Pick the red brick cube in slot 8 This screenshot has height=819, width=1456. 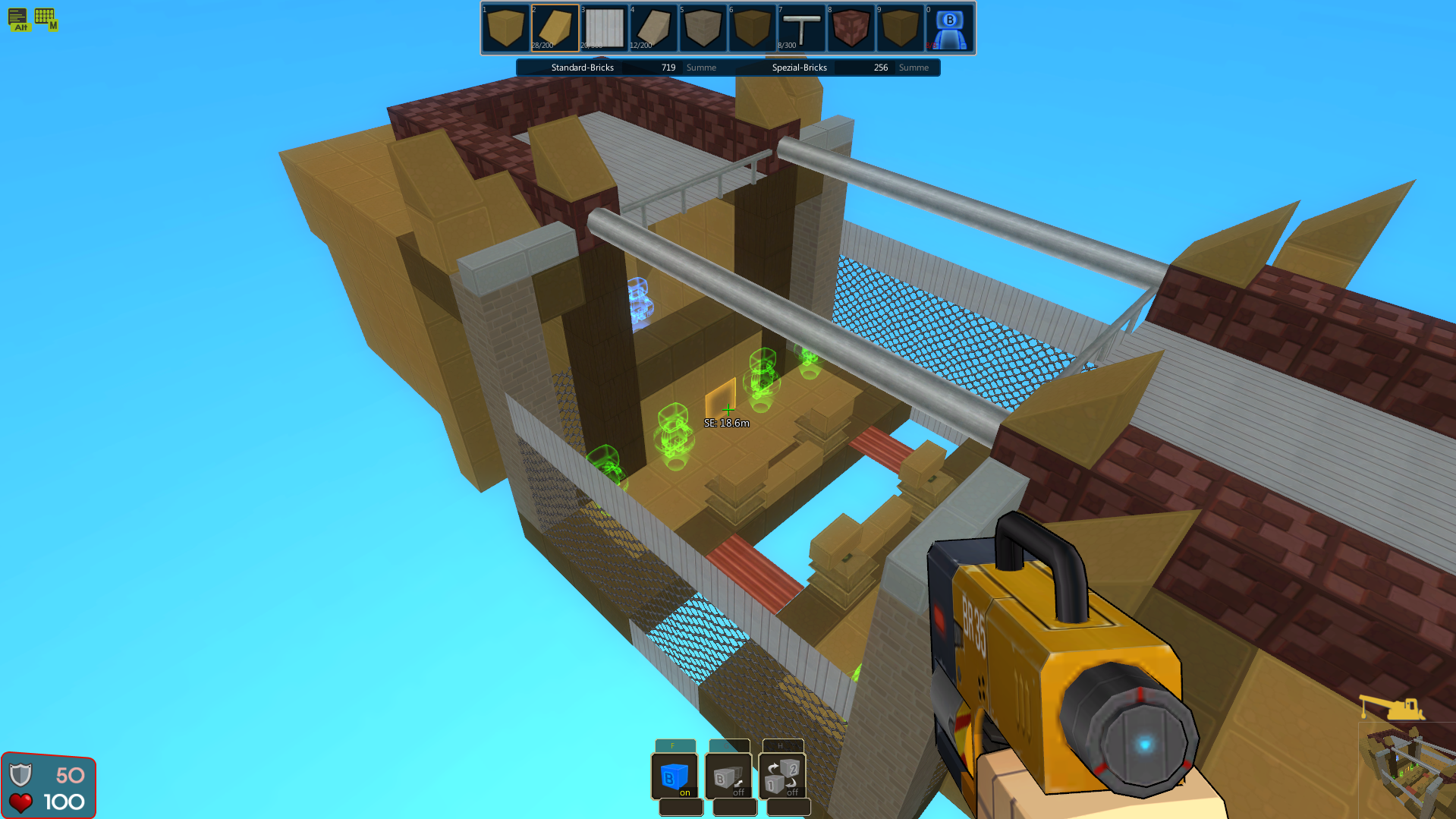[x=851, y=28]
